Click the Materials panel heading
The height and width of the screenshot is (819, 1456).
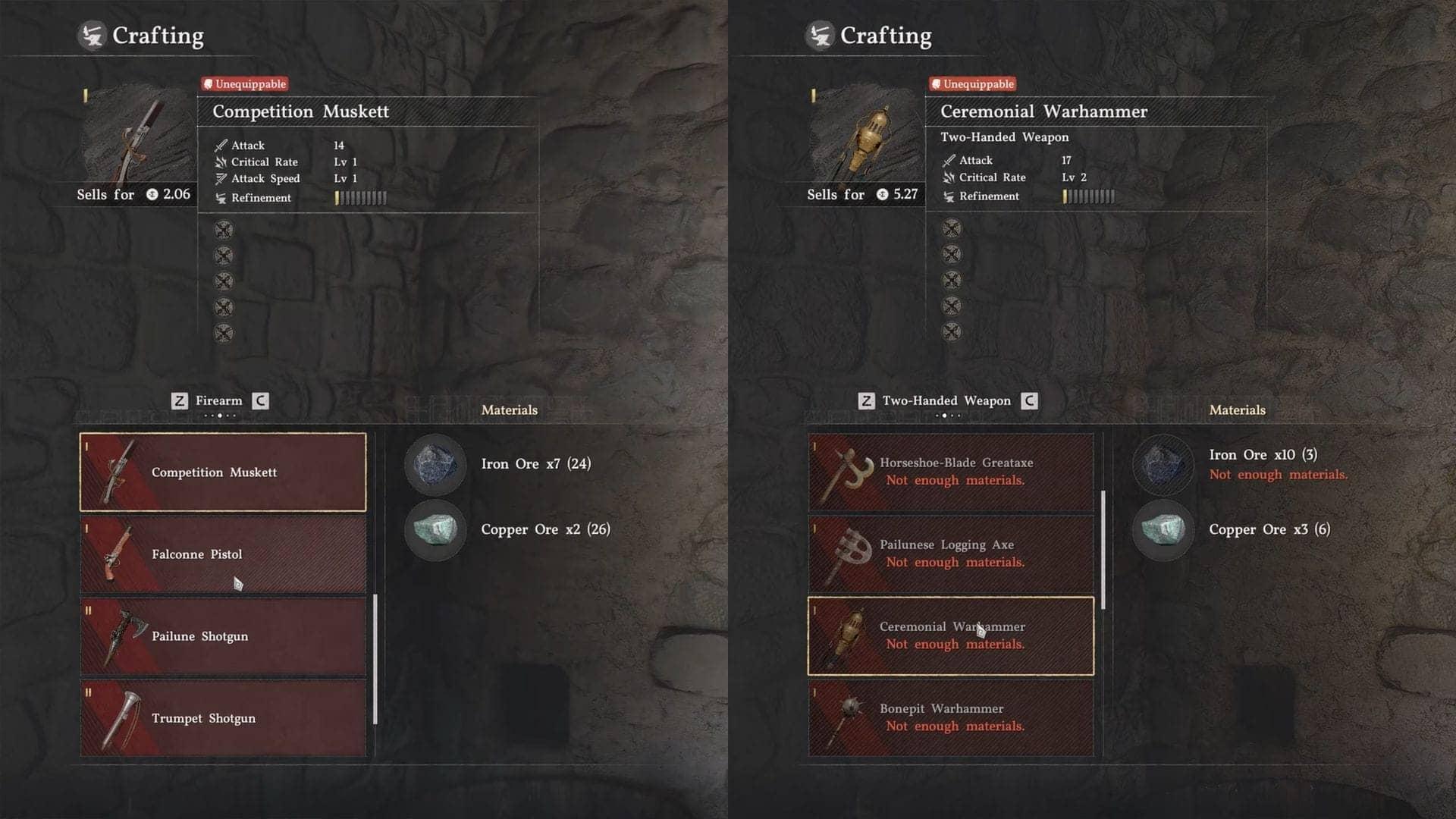510,409
